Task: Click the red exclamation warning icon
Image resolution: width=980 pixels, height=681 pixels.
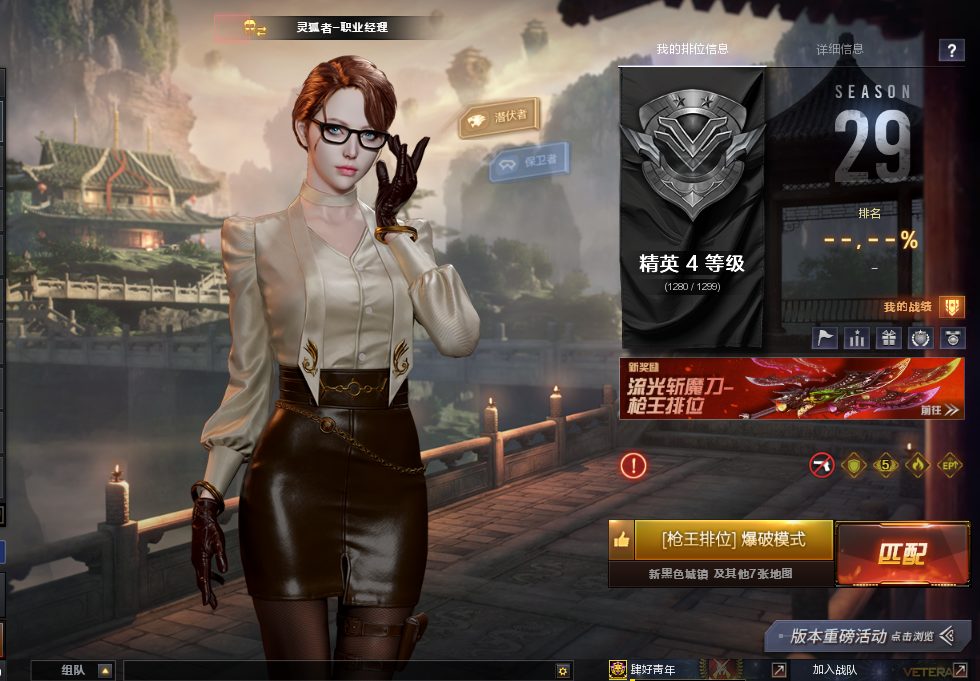Action: 633,465
